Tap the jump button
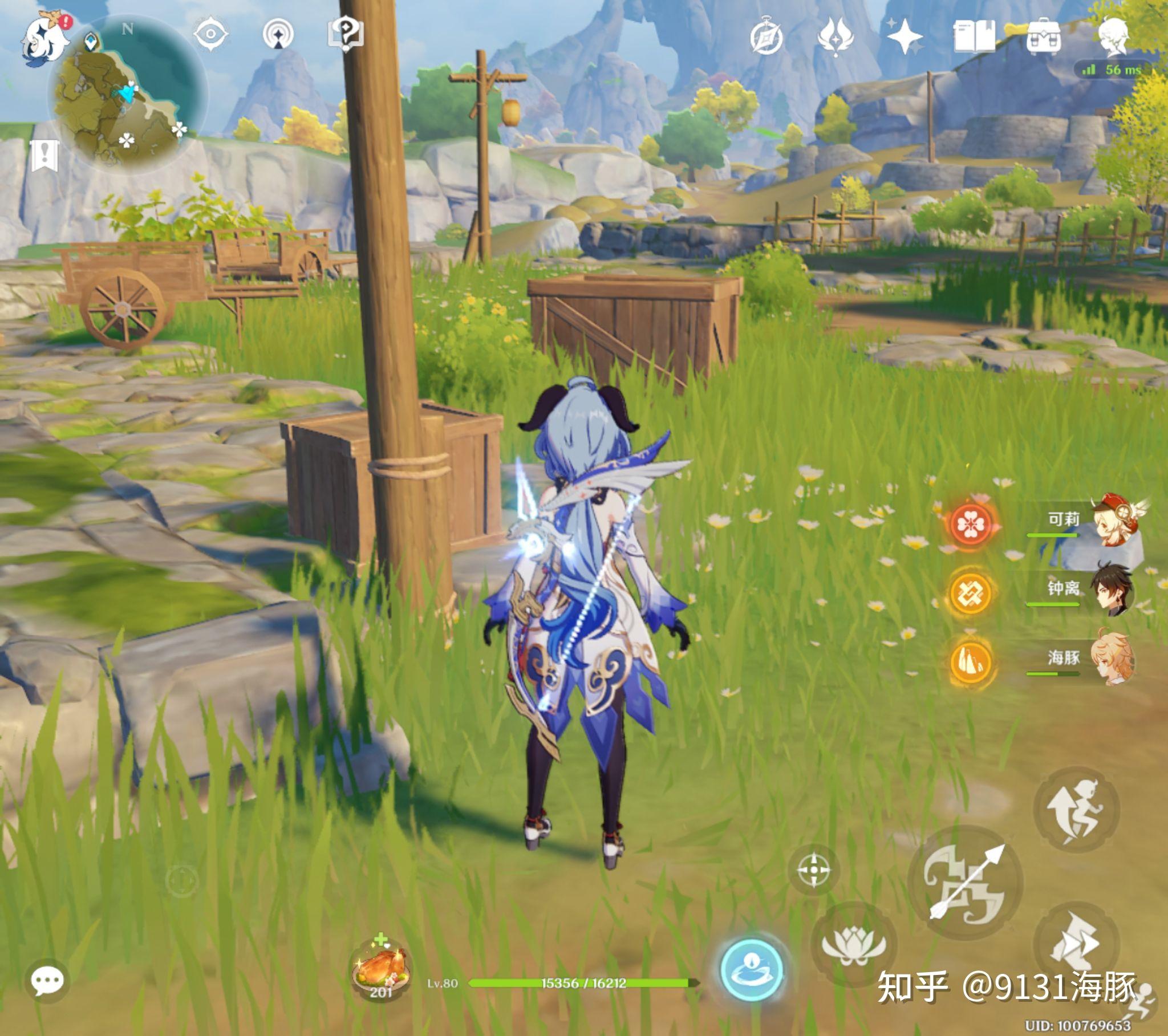Image resolution: width=1168 pixels, height=1036 pixels. click(1076, 810)
